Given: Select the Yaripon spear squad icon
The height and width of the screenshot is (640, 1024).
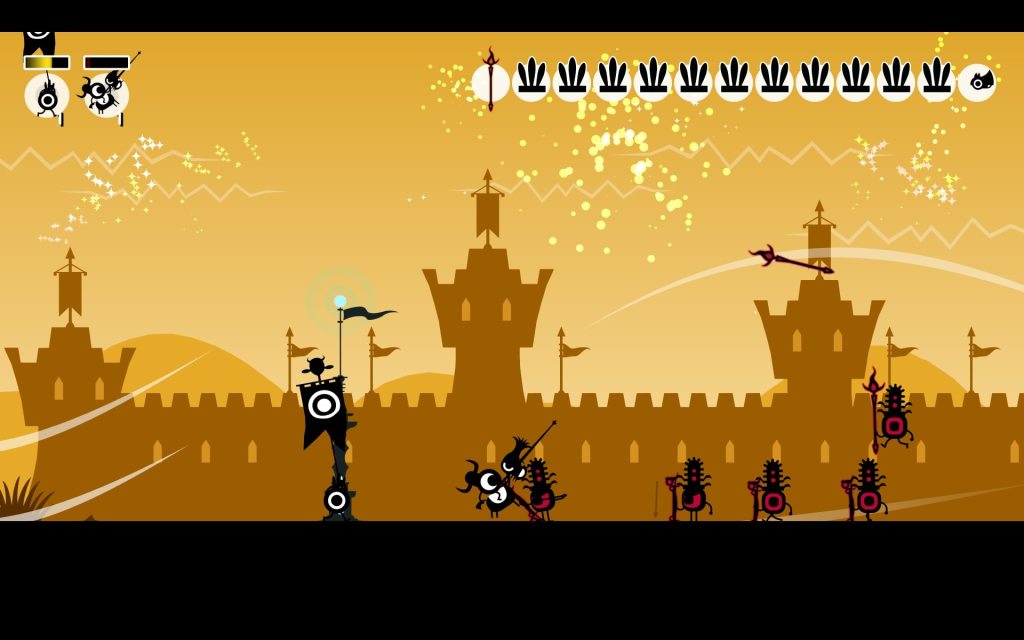Looking at the screenshot, I should pos(106,94).
